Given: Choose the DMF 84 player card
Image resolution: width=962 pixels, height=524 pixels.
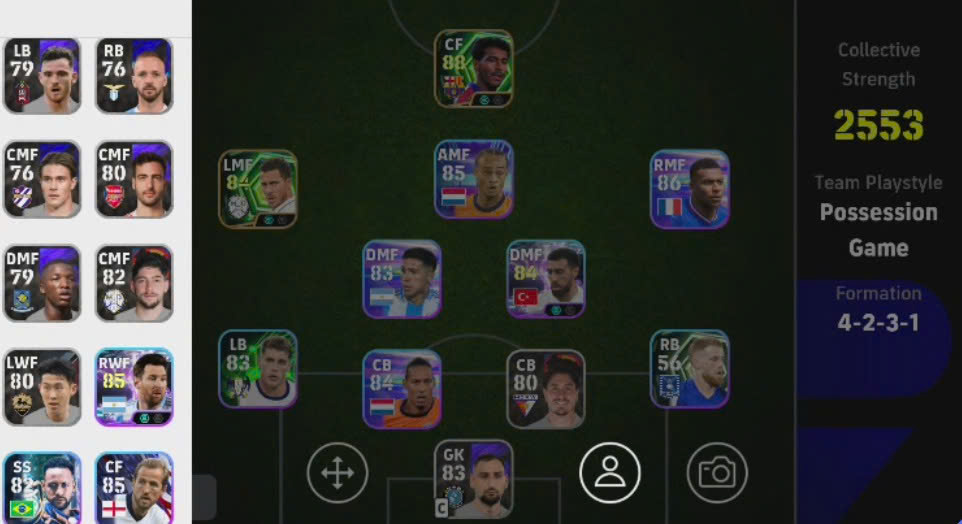Looking at the screenshot, I should [545, 279].
